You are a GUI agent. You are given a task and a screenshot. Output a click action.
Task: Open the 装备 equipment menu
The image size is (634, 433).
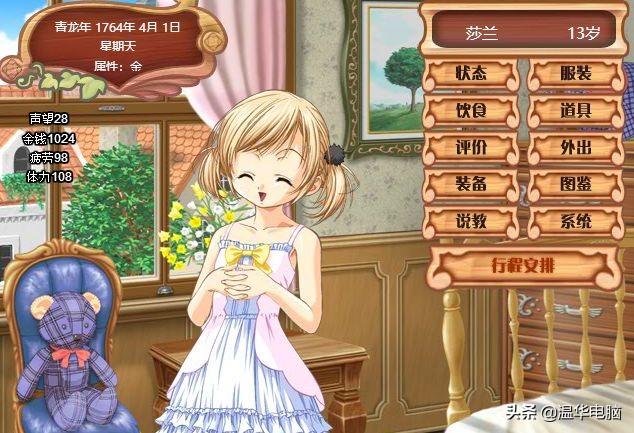tap(471, 184)
